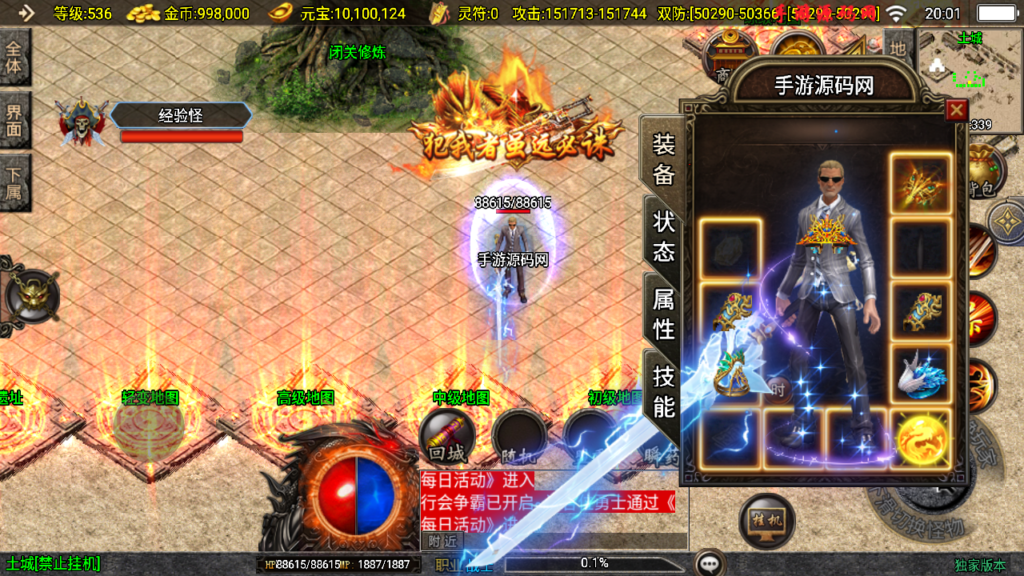Screen dimensions: 1024x576
Task: Open the 状态 status tab
Action: [x=664, y=236]
